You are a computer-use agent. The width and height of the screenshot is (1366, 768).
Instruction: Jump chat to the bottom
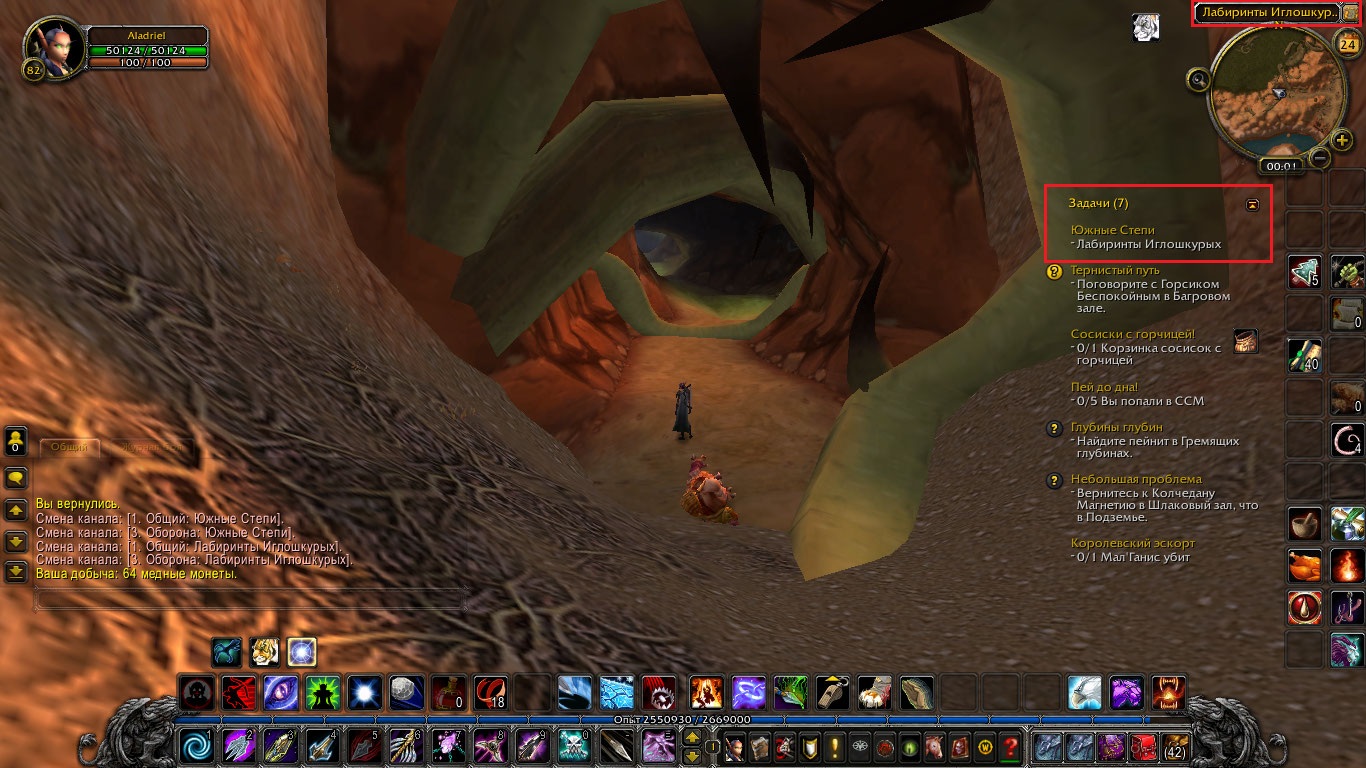click(x=16, y=572)
